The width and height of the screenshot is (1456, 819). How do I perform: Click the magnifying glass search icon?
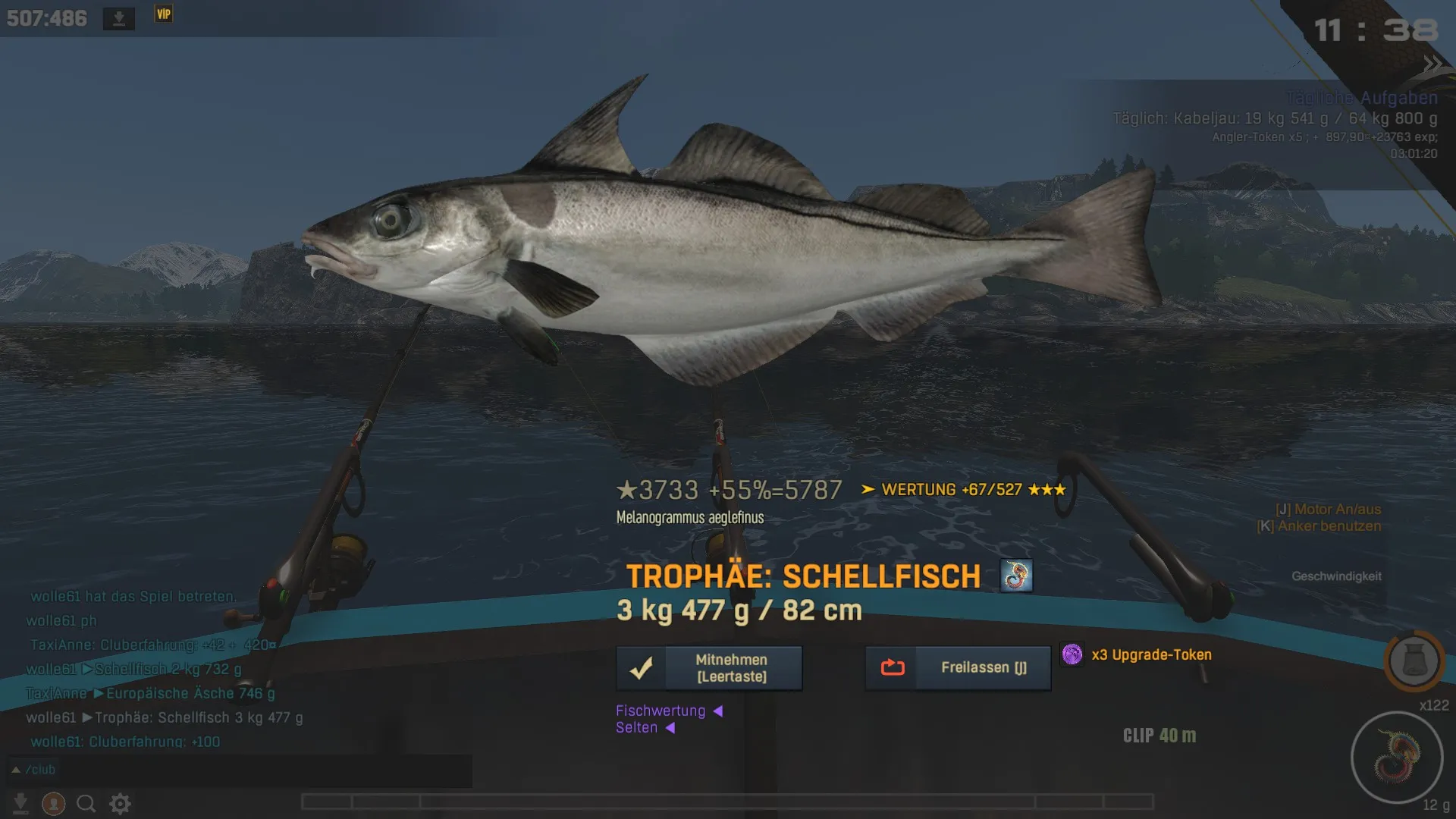86,804
